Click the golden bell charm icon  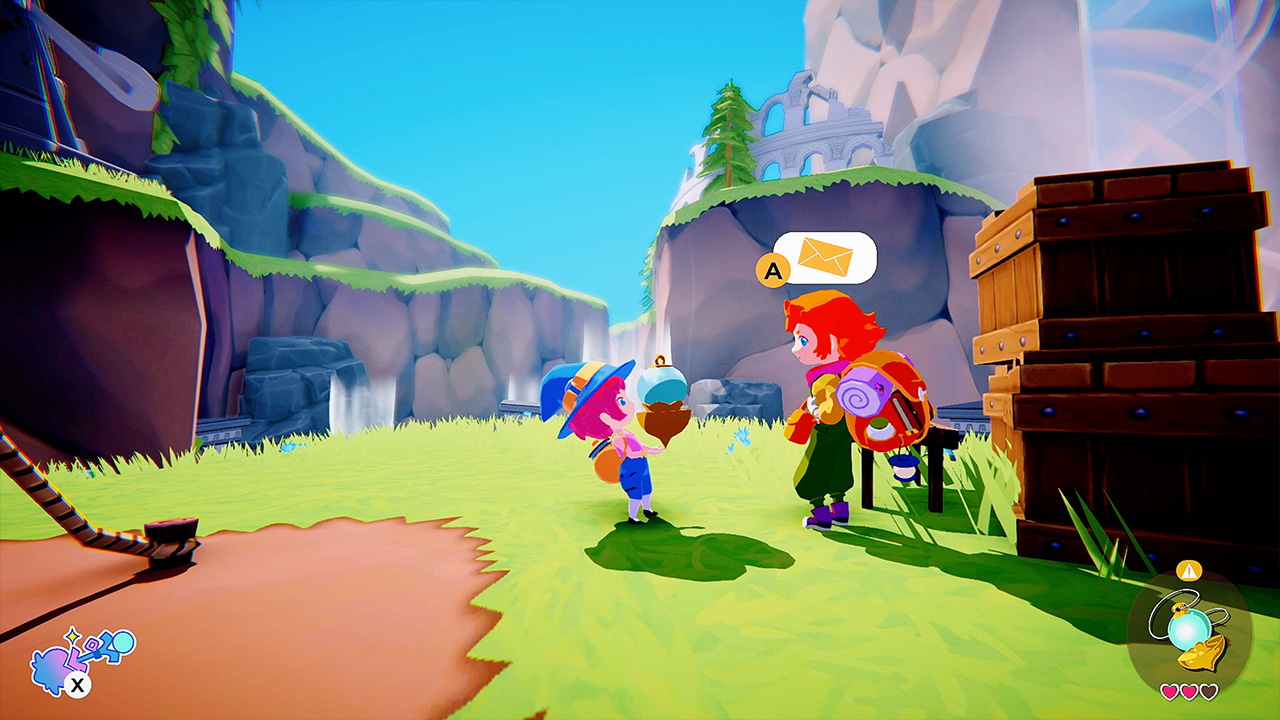coord(1202,653)
